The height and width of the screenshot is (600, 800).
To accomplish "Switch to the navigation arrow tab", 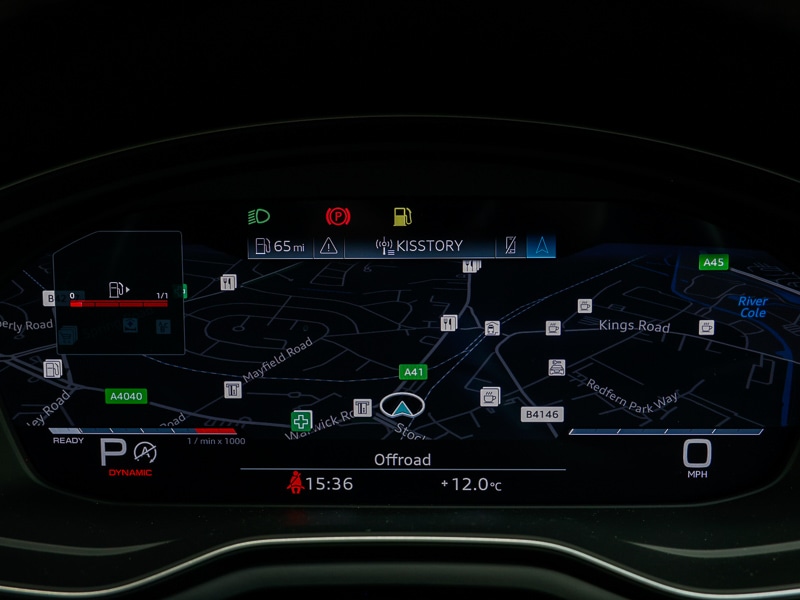I will 541,246.
